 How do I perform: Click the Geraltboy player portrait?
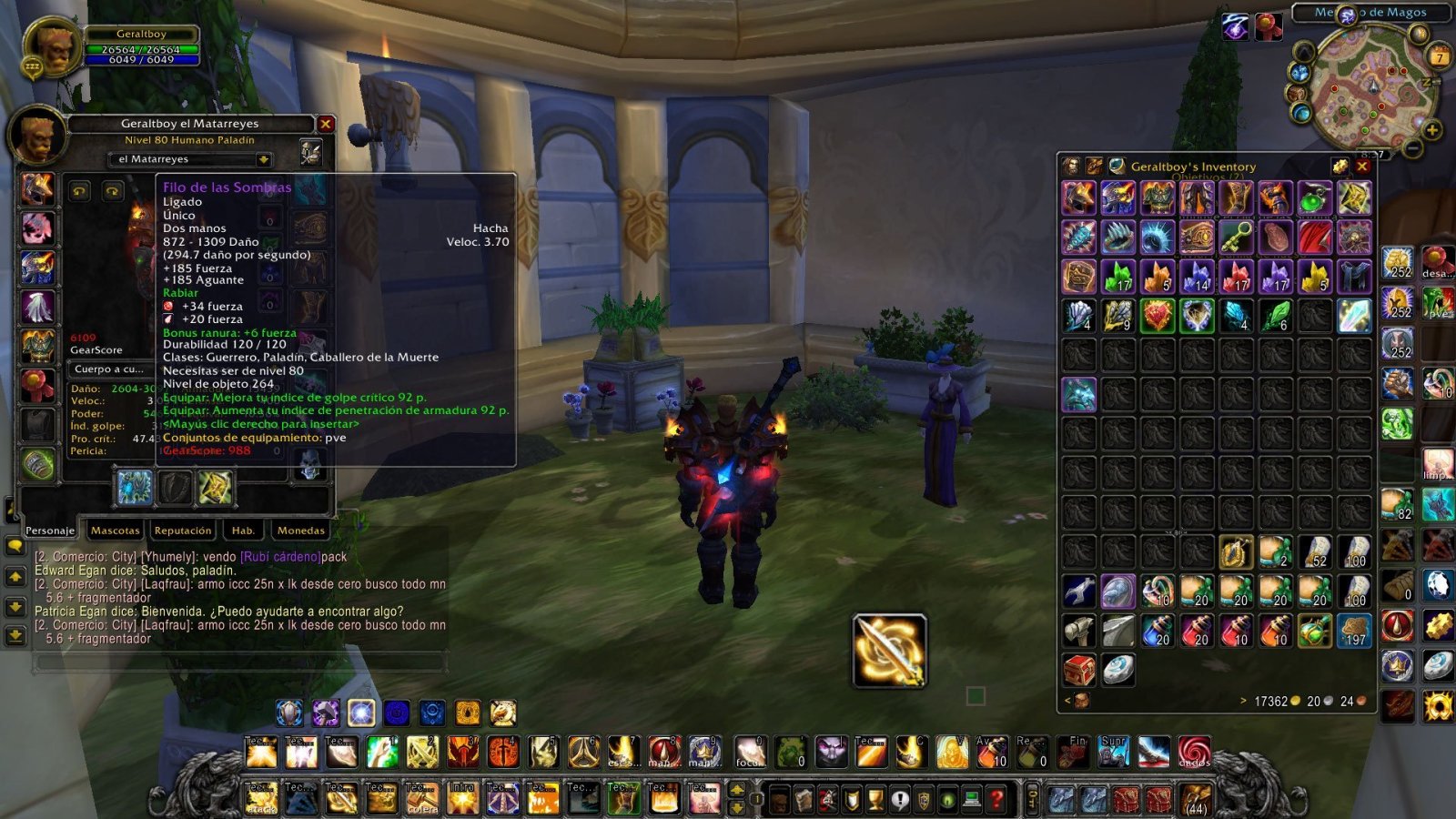click(x=53, y=48)
